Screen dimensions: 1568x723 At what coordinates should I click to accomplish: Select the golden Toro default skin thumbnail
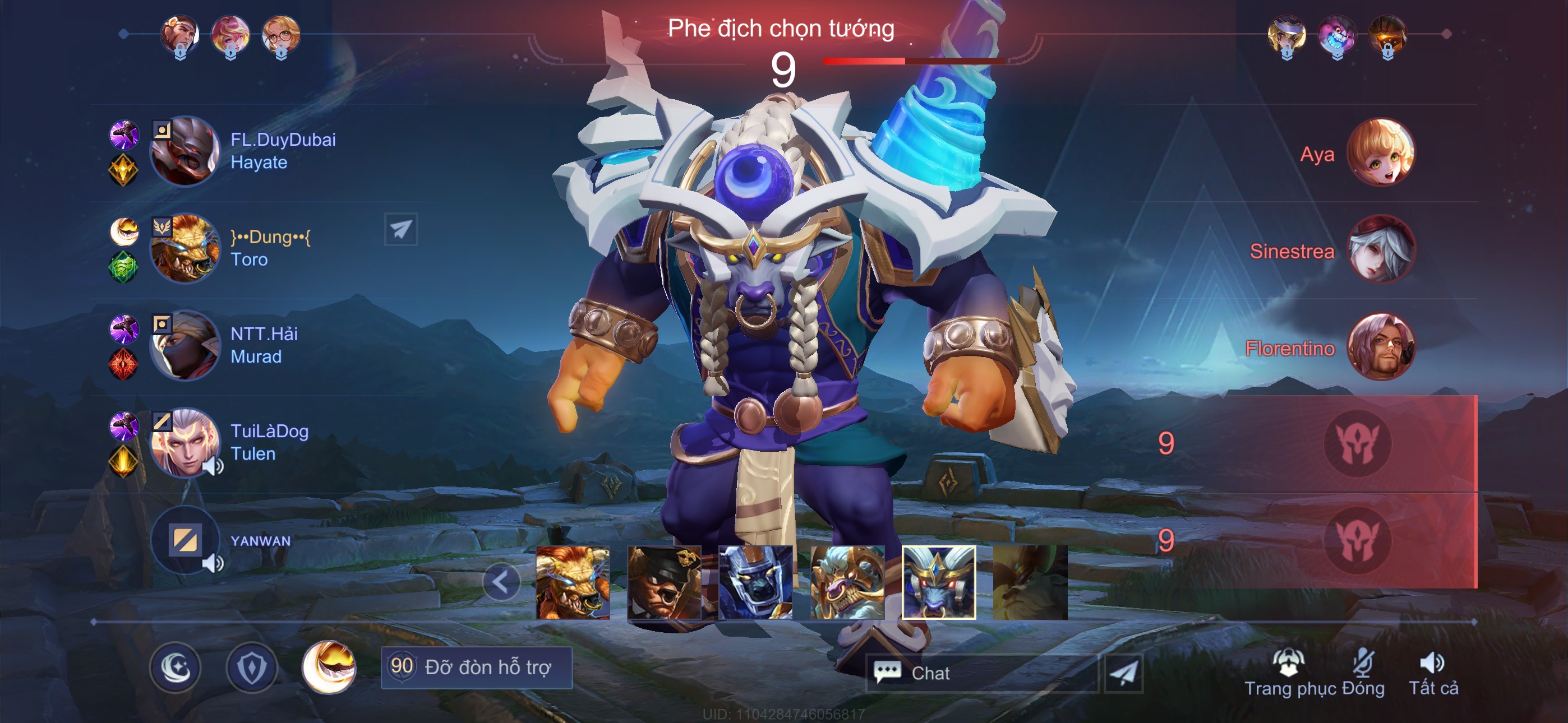[572, 582]
